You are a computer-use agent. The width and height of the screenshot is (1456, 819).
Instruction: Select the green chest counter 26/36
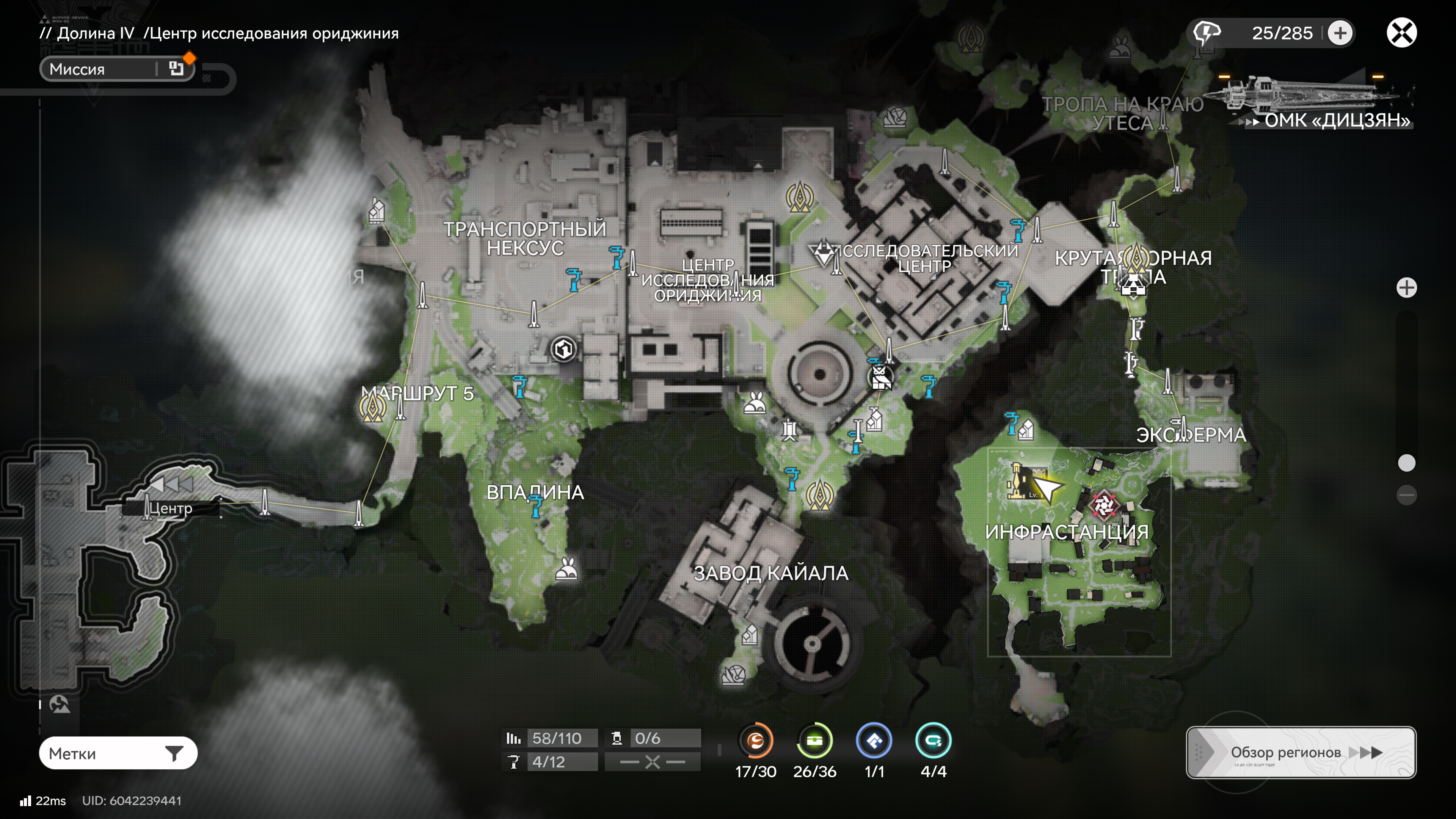(814, 741)
